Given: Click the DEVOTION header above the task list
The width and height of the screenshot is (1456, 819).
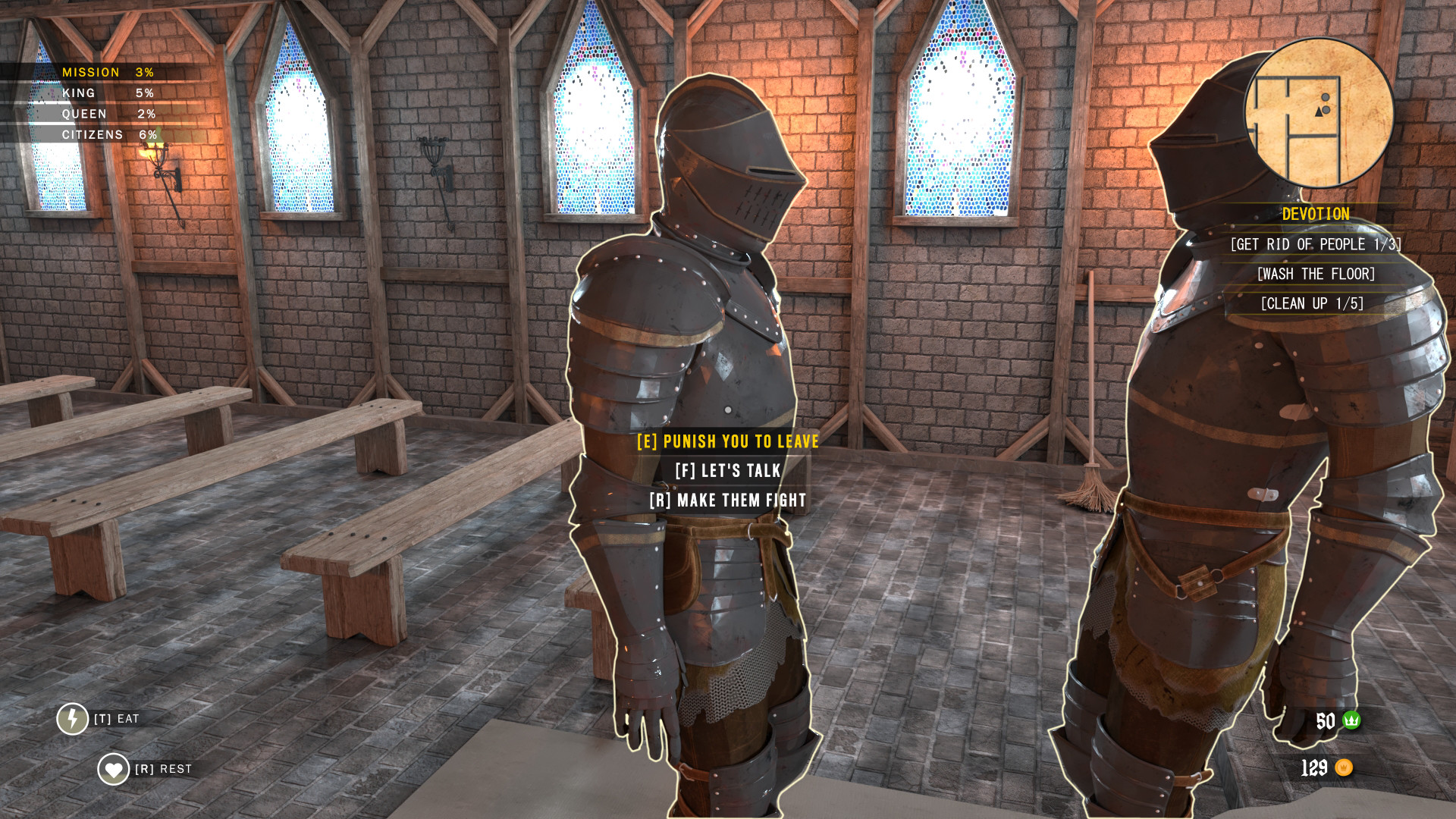Looking at the screenshot, I should tap(1315, 215).
